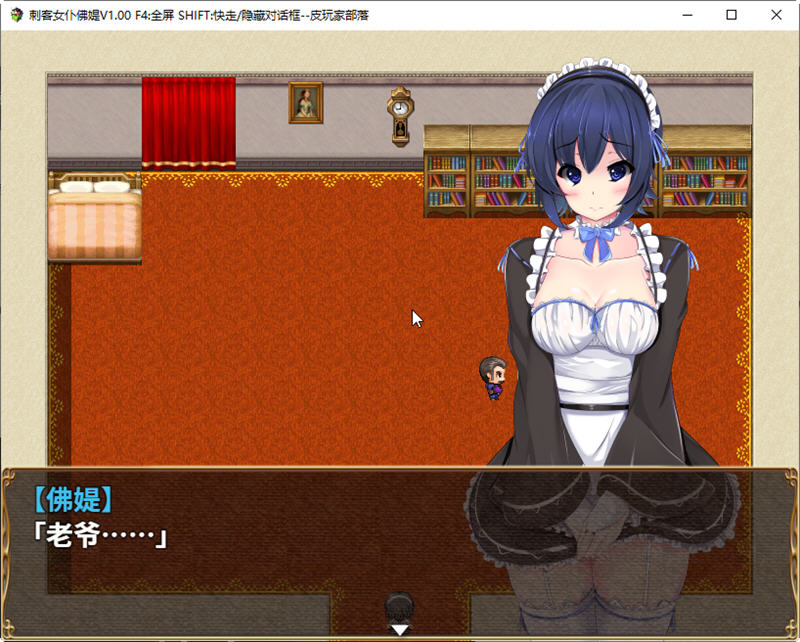Maximize the game window
The height and width of the screenshot is (642, 800).
(731, 15)
